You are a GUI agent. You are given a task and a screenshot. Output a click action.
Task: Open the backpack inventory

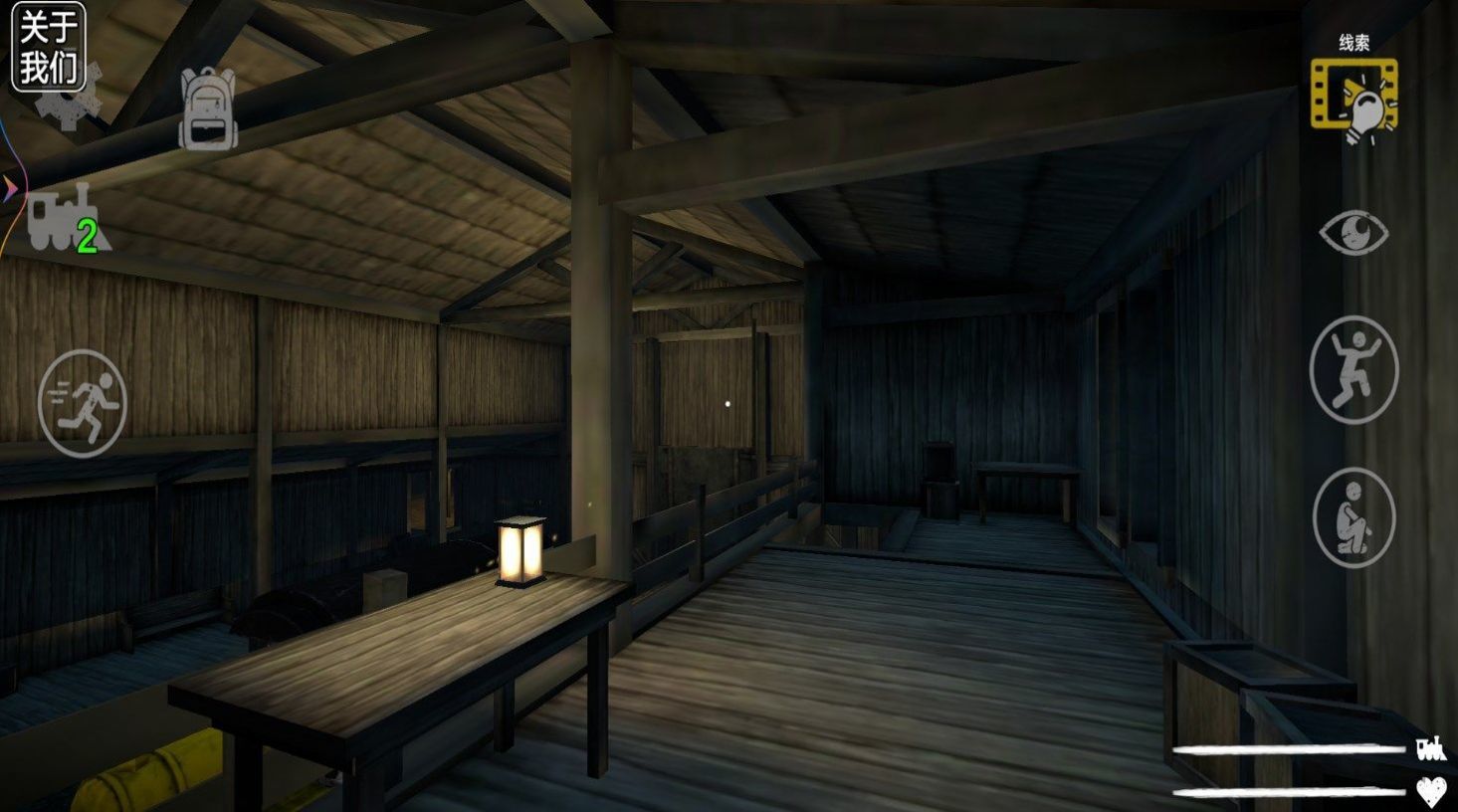pos(208,108)
